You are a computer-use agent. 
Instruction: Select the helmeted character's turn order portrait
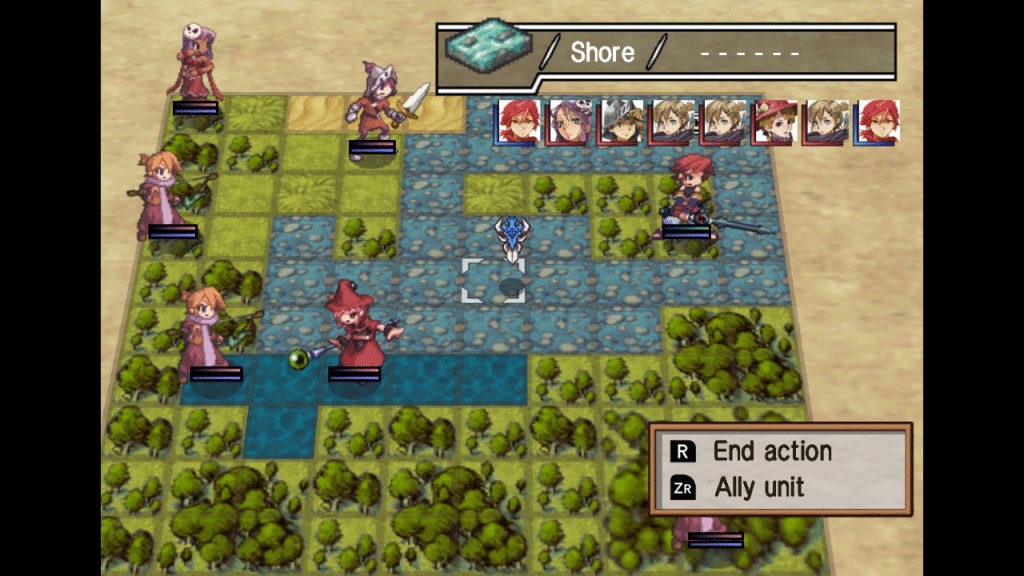coord(620,122)
